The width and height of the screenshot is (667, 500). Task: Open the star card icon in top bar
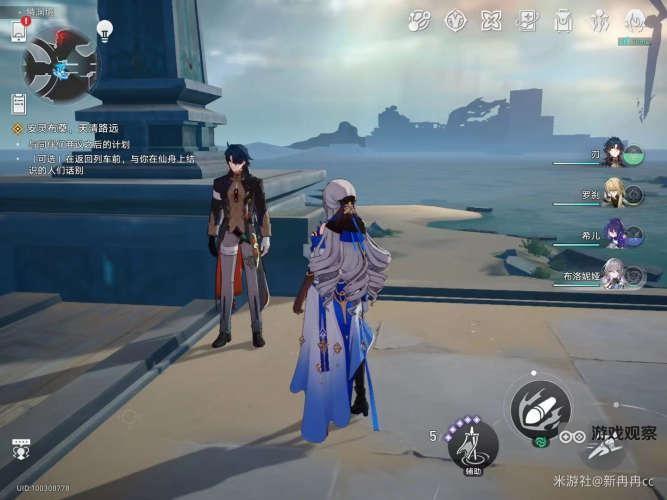pyautogui.click(x=527, y=20)
